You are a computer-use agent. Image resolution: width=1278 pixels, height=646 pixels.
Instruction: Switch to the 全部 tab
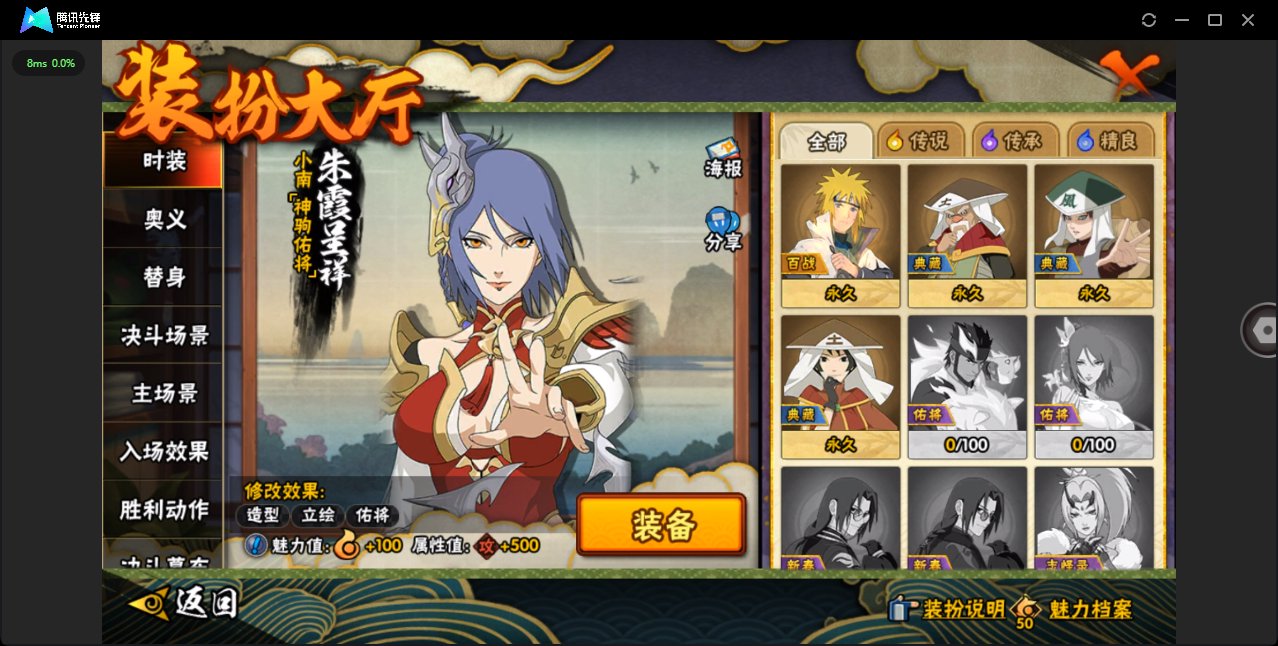[x=826, y=142]
